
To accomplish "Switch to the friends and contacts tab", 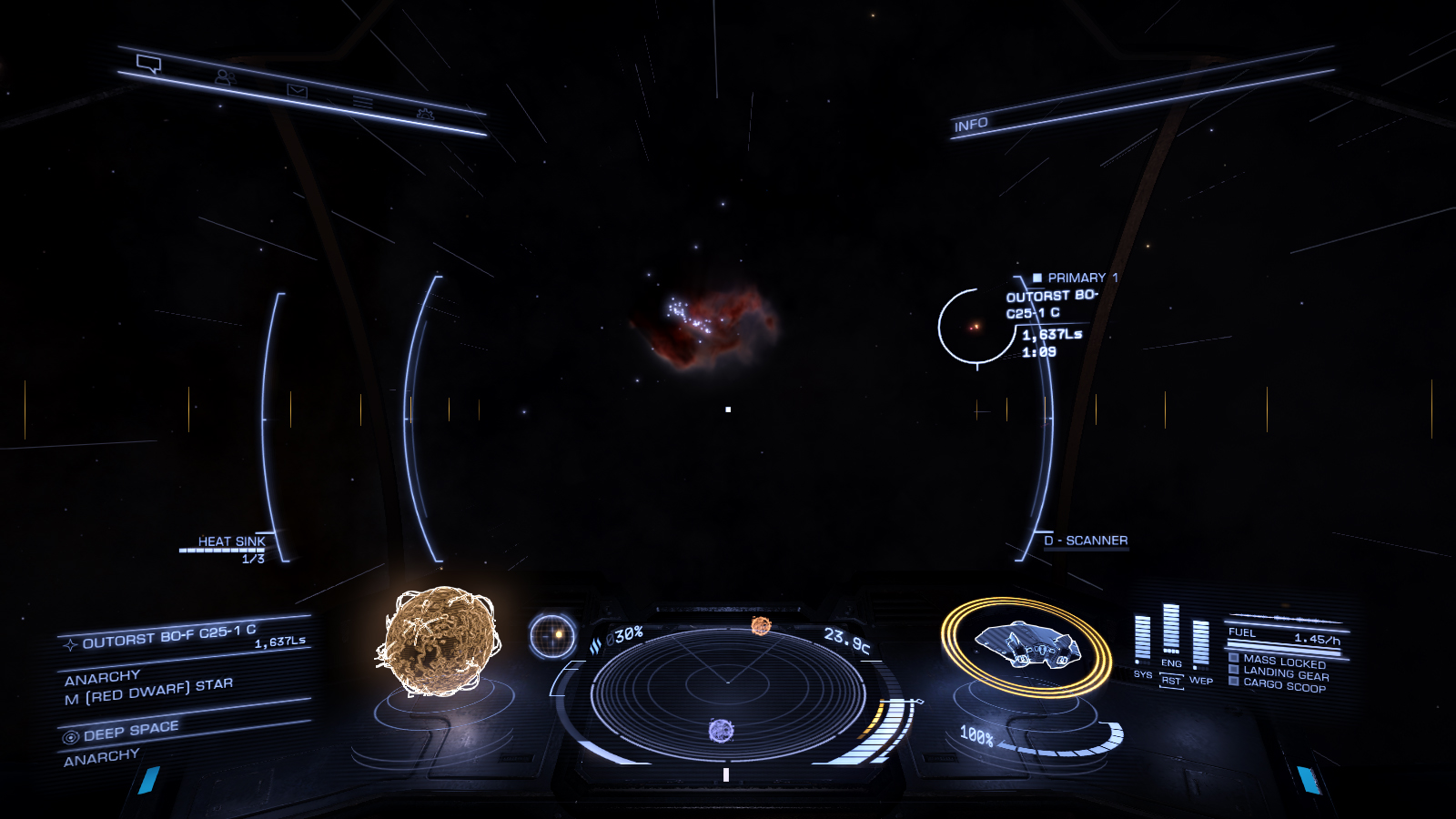I will (224, 77).
